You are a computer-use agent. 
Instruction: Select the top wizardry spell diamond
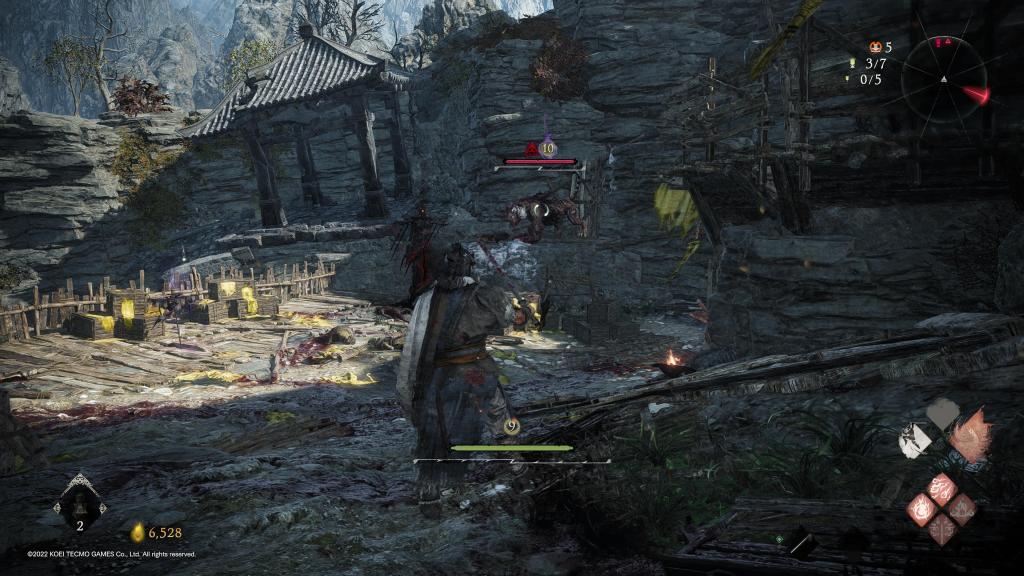coord(941,489)
